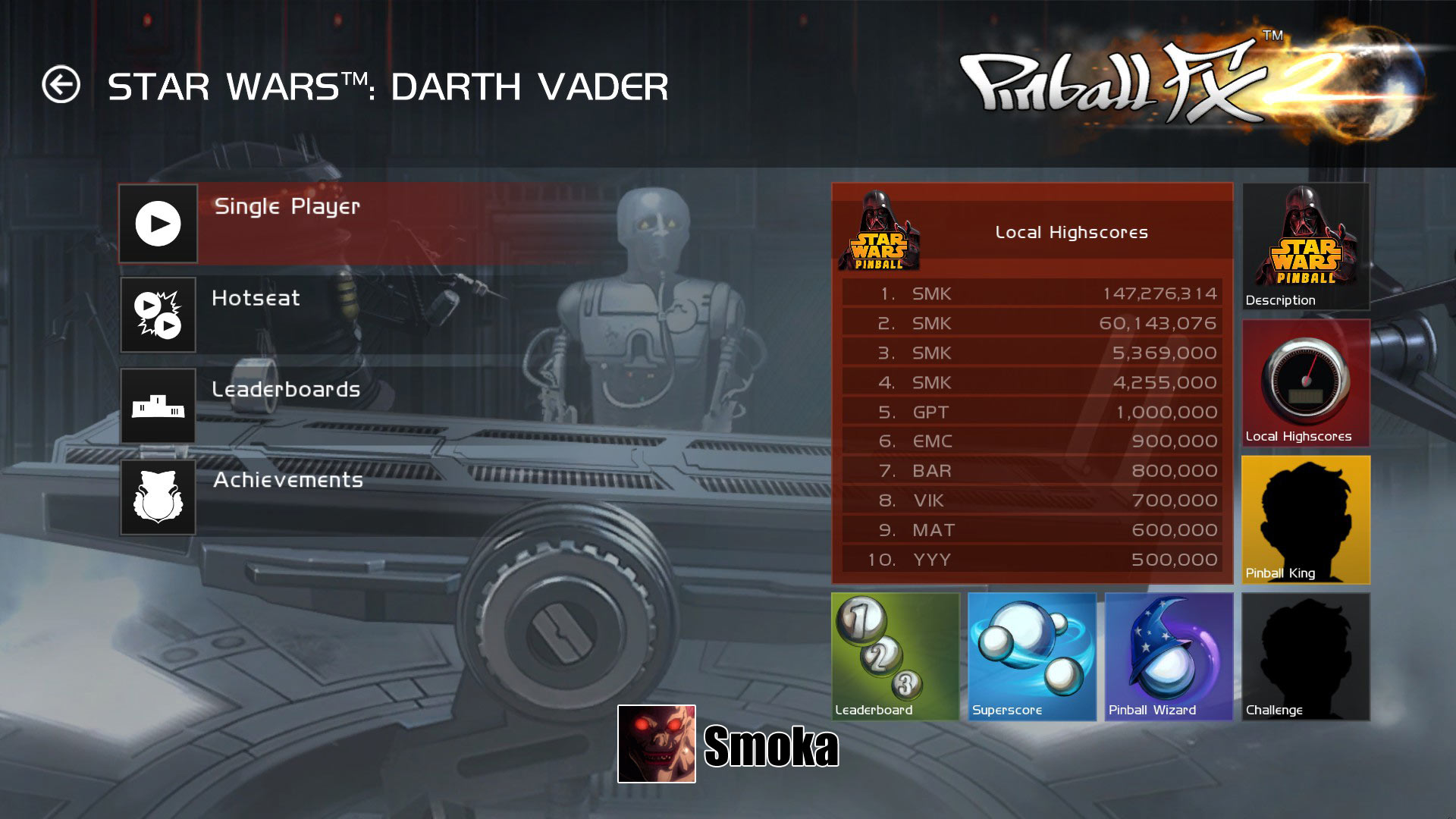The image size is (1456, 819).
Task: Open the Pinball Wizard tile
Action: (1169, 656)
